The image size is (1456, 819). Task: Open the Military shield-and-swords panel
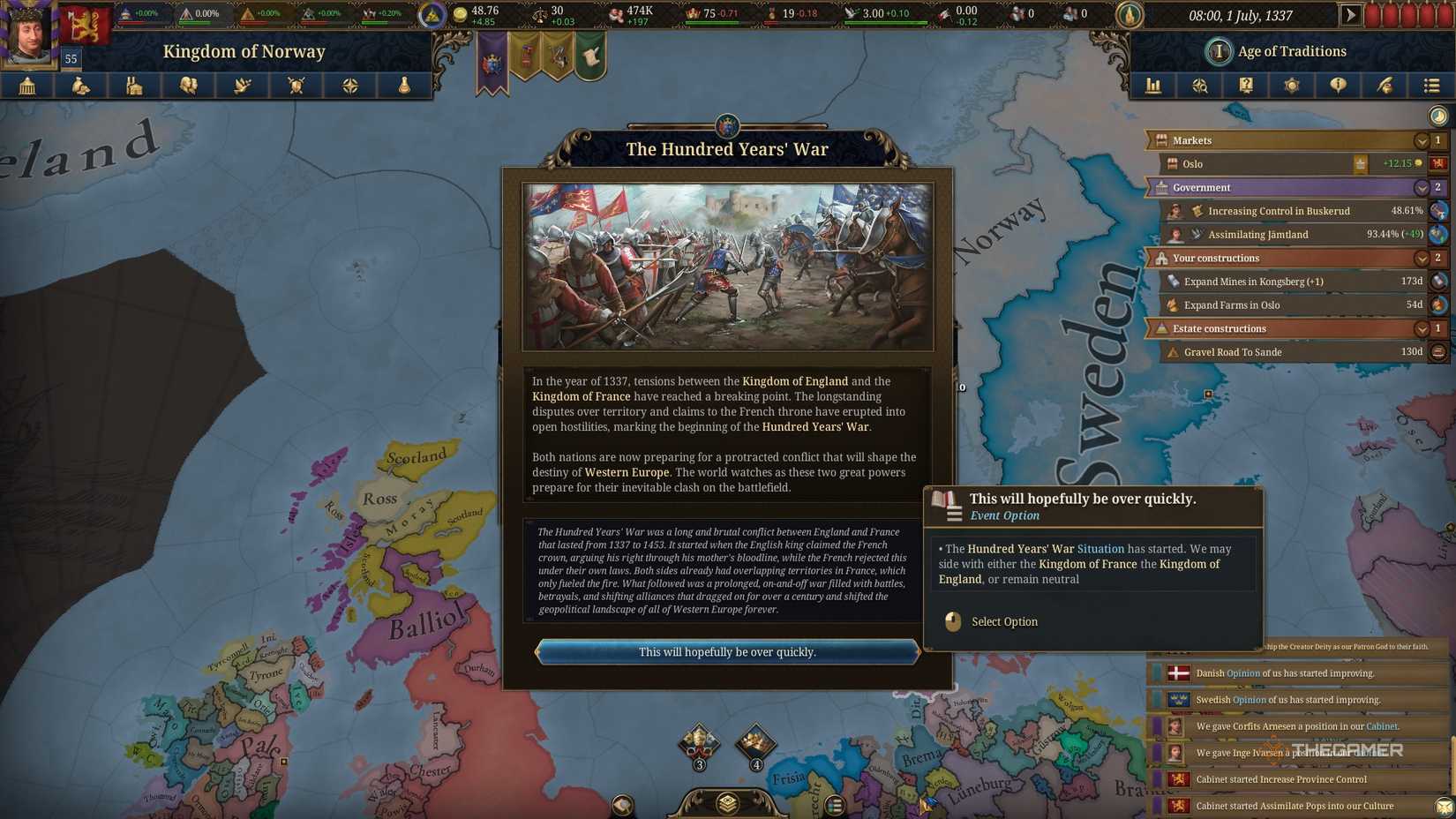[x=296, y=86]
